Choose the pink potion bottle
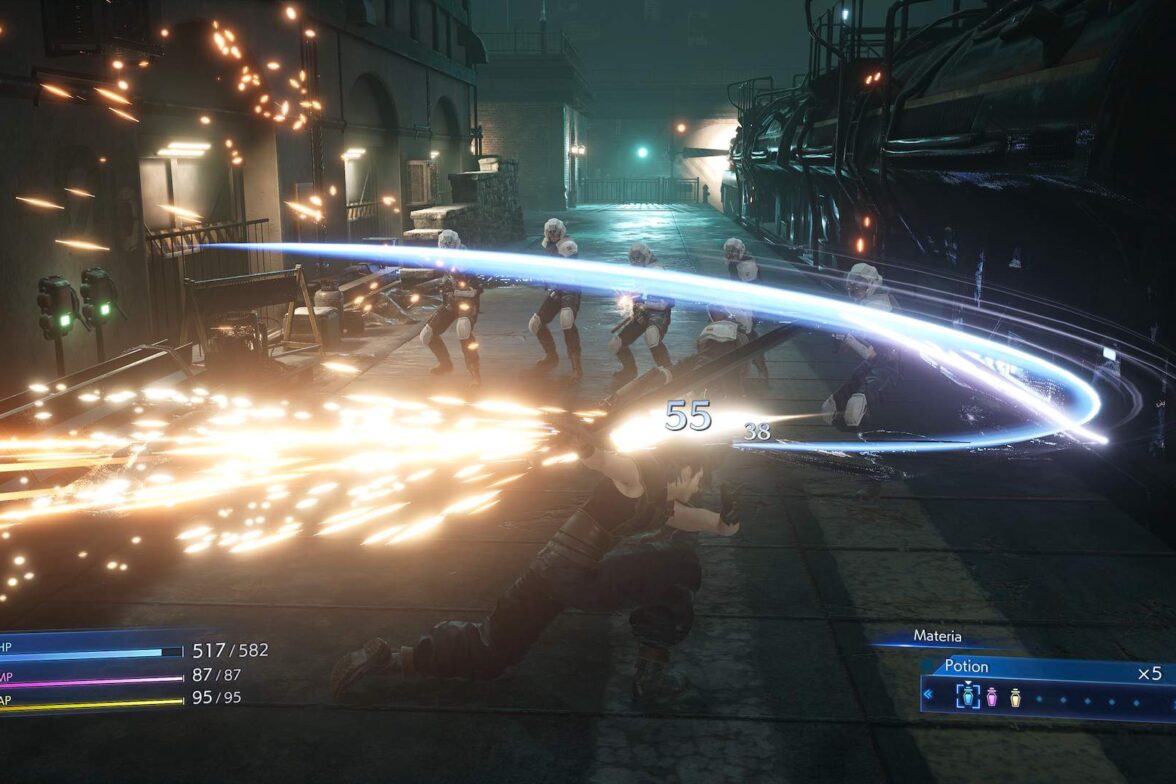Screen dimensions: 1176x784 point(992,696)
